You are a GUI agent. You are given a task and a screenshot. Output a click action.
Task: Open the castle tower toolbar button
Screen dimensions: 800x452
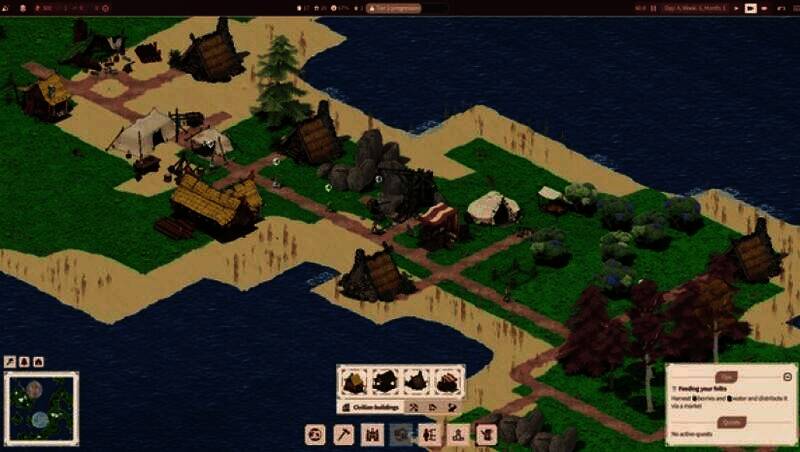[373, 435]
